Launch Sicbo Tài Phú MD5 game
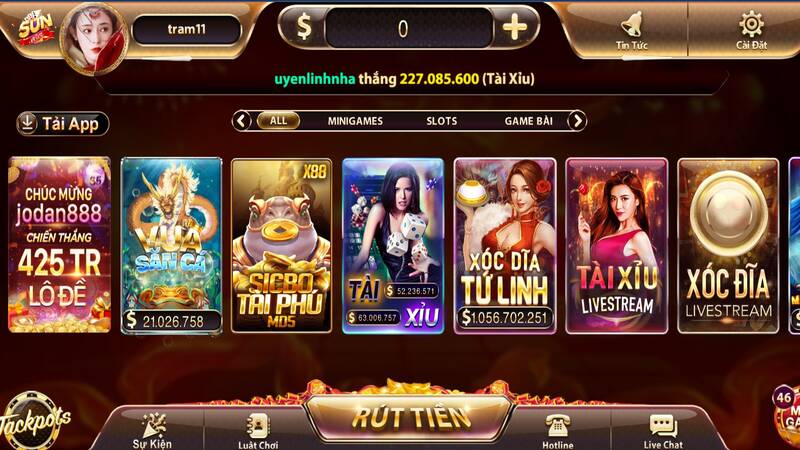This screenshot has height=450, width=800. point(281,245)
